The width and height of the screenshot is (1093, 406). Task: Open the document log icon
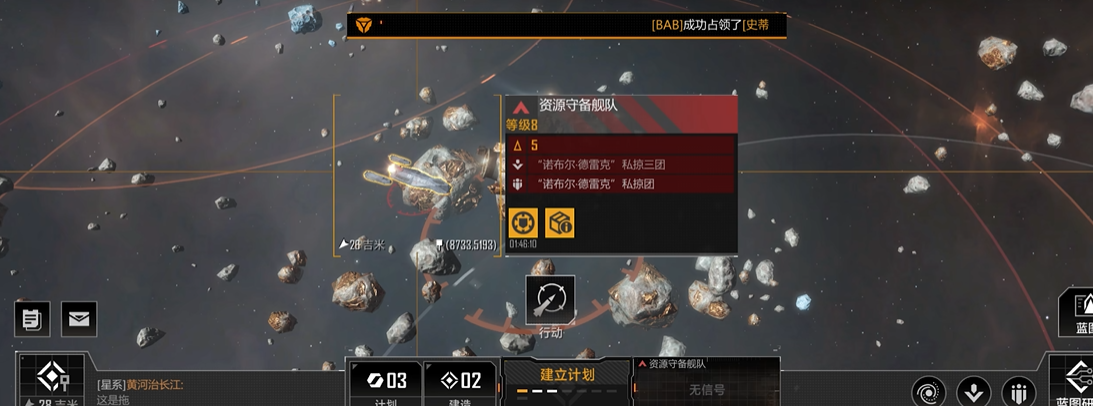[32, 319]
